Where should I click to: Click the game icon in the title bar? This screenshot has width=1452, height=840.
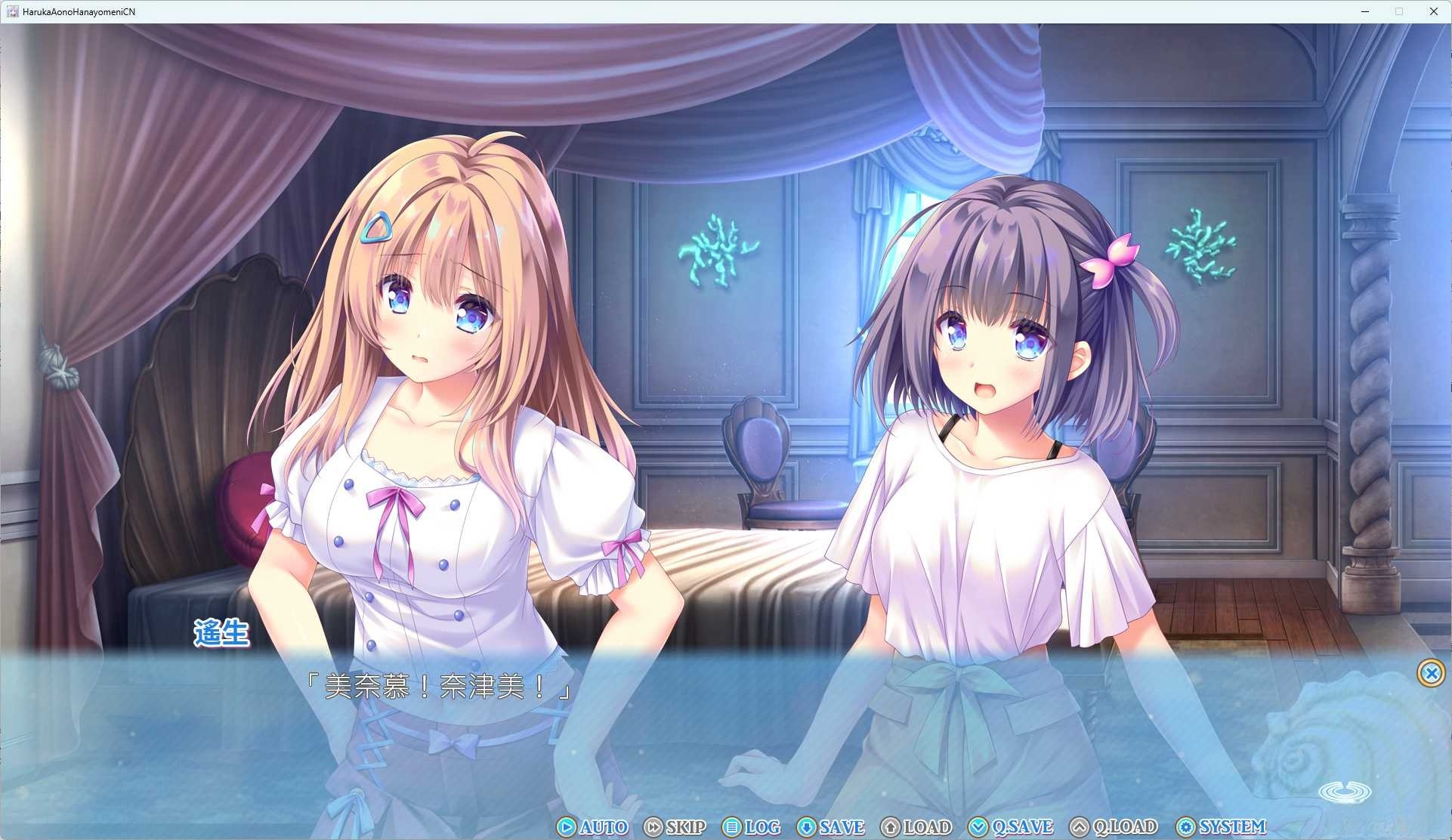point(12,11)
